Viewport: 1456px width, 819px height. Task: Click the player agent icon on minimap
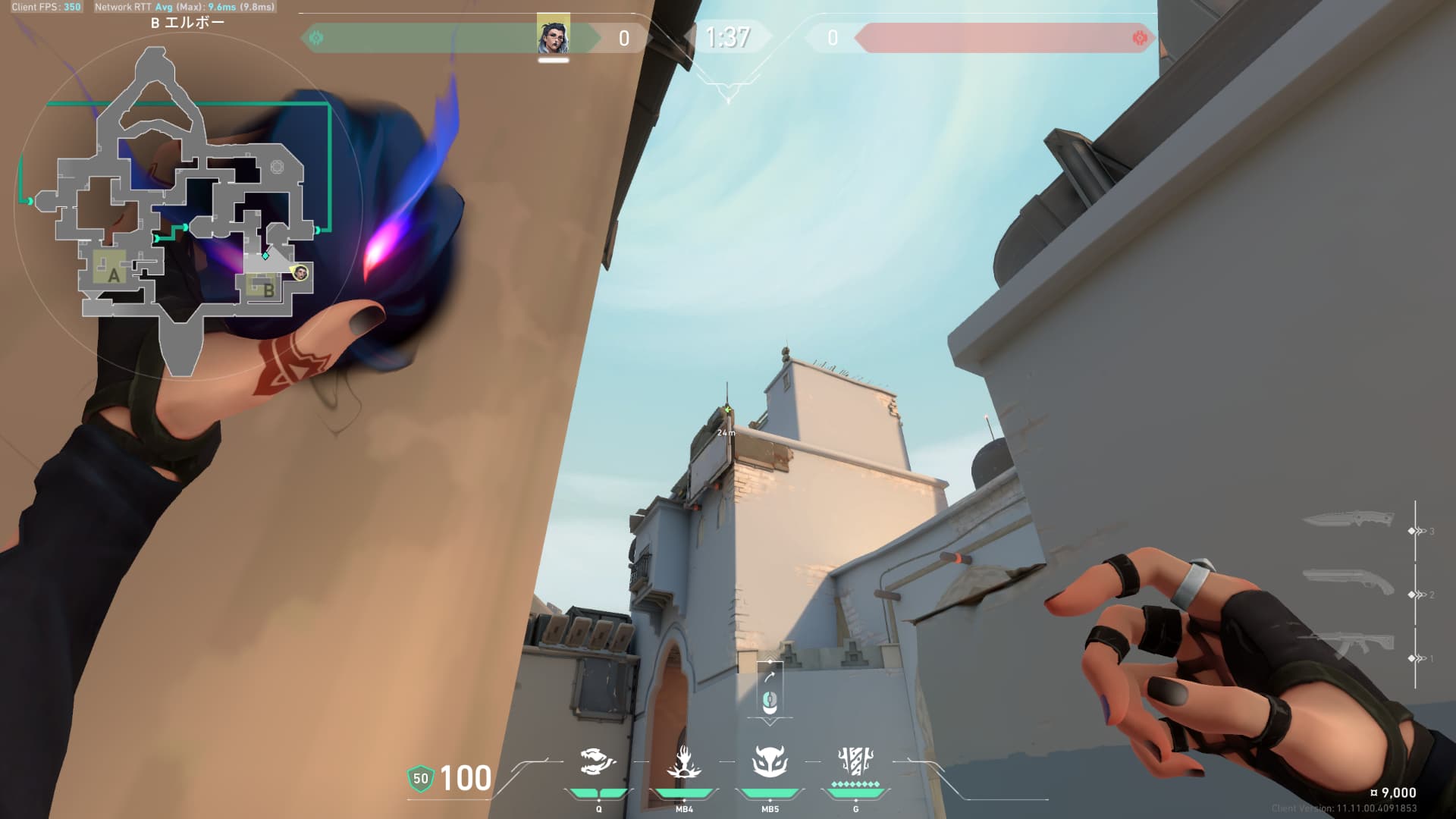tap(300, 272)
